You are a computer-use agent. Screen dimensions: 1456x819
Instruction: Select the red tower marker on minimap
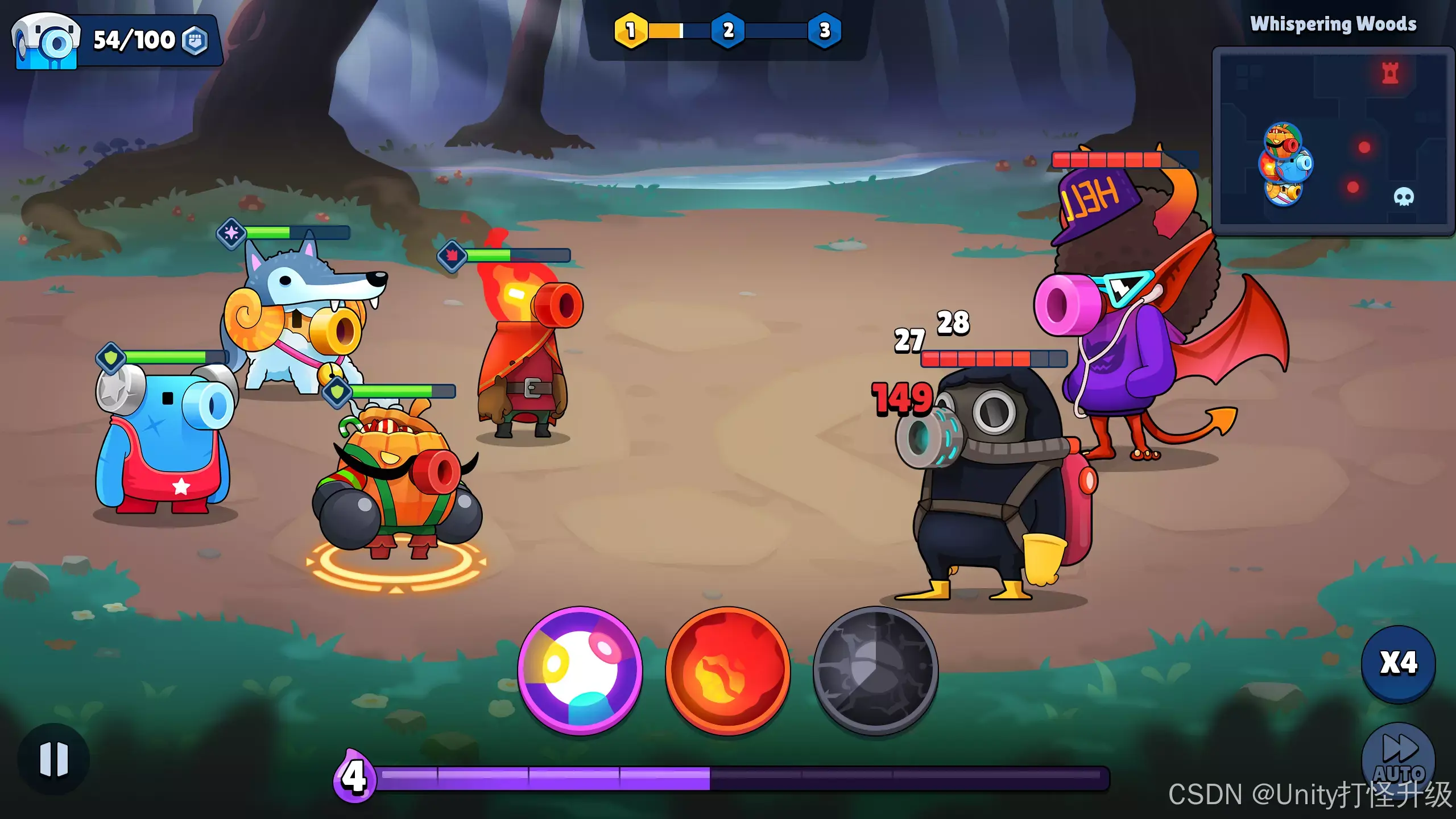pos(1390,73)
